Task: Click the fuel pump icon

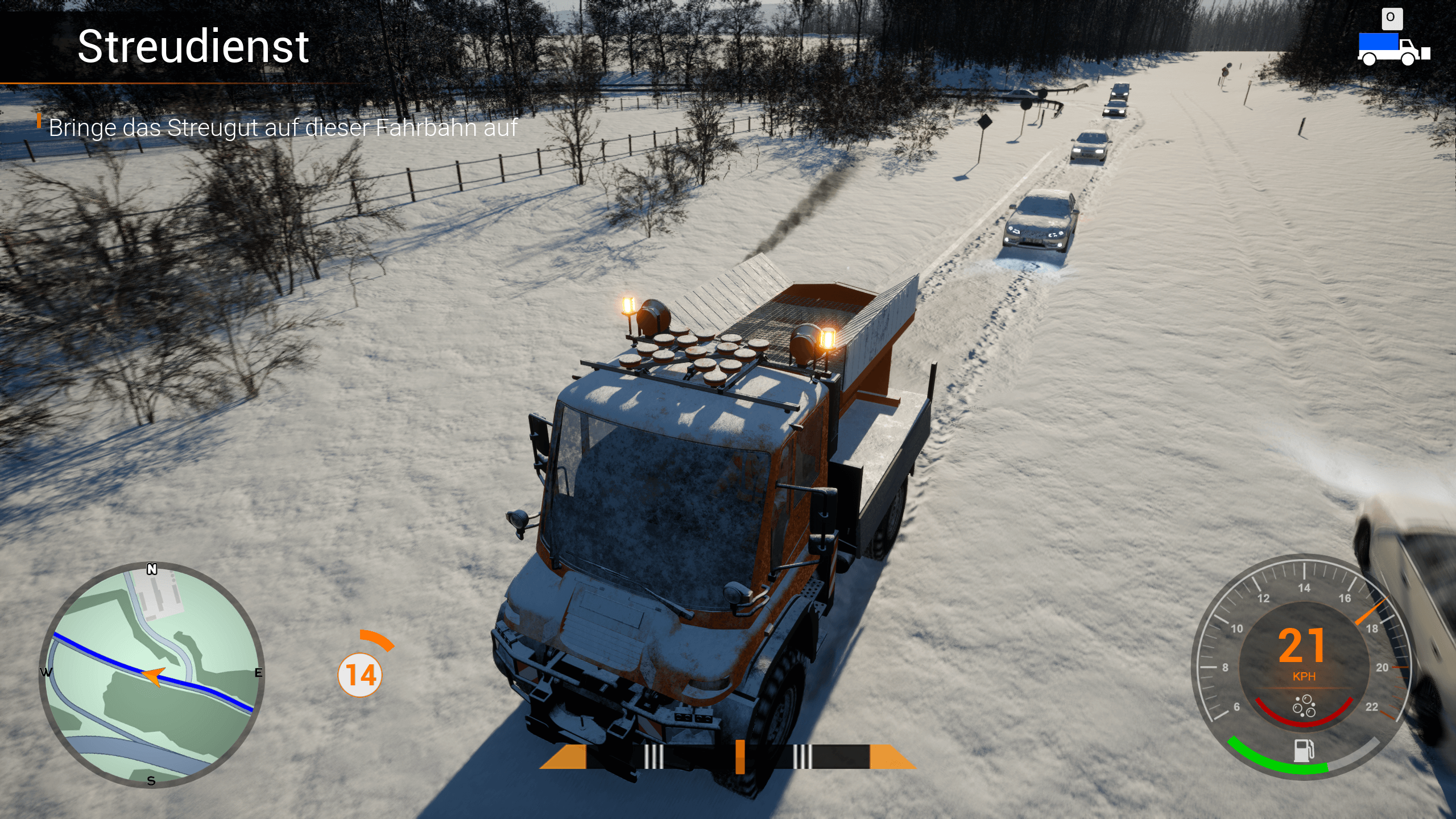Action: point(1304,750)
